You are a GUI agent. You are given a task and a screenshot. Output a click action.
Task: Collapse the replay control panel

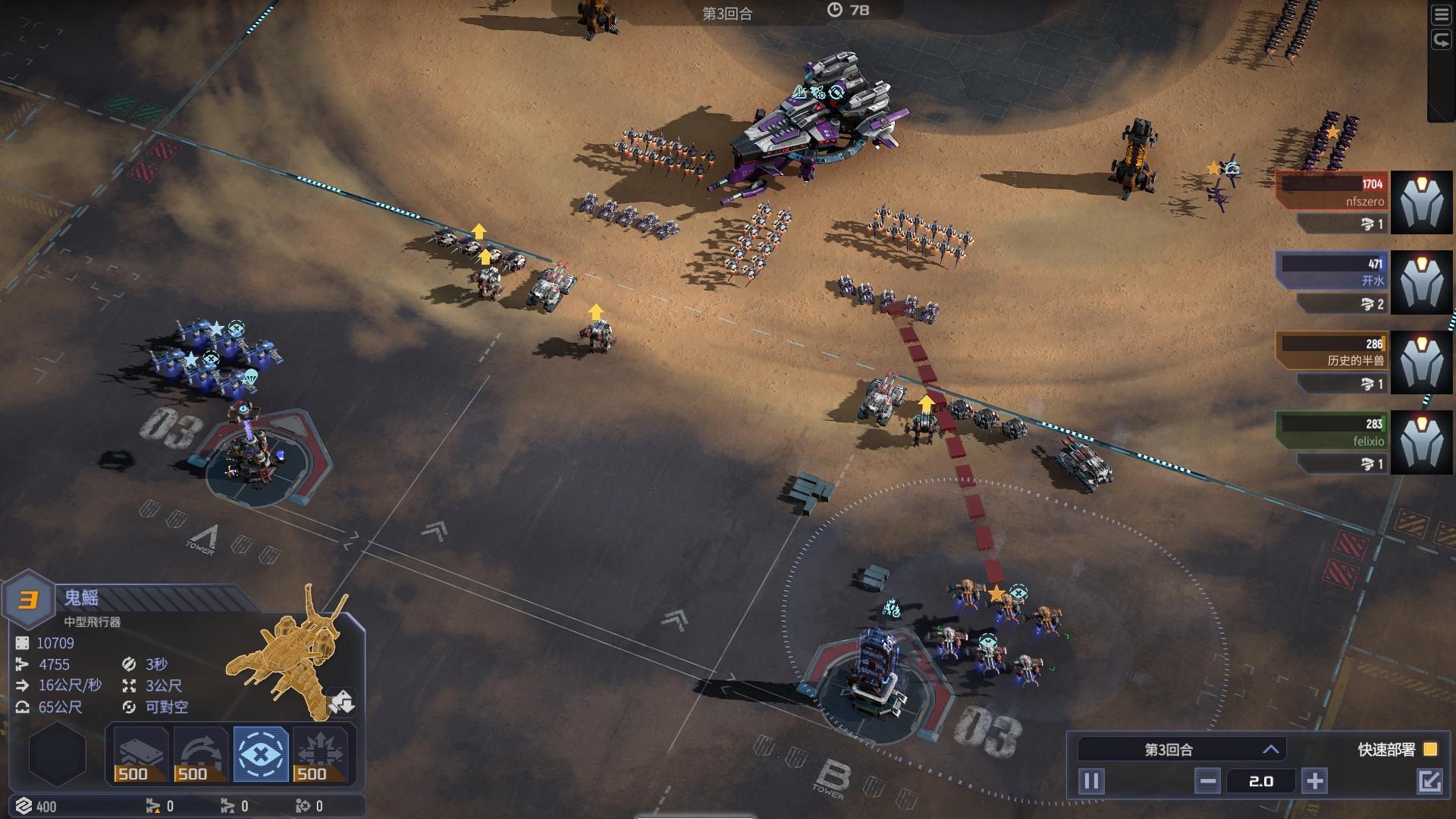tap(1429, 781)
